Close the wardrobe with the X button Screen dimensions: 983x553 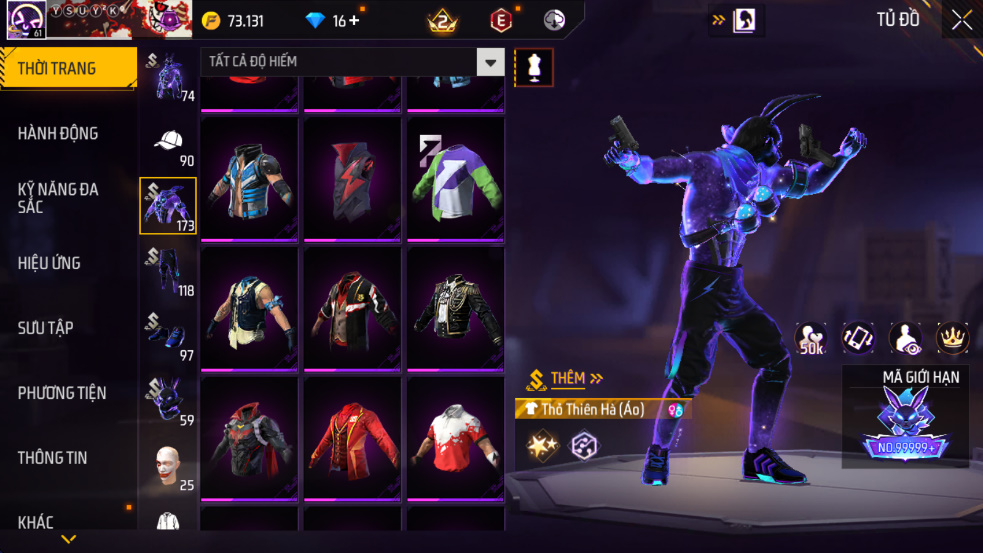click(x=961, y=20)
